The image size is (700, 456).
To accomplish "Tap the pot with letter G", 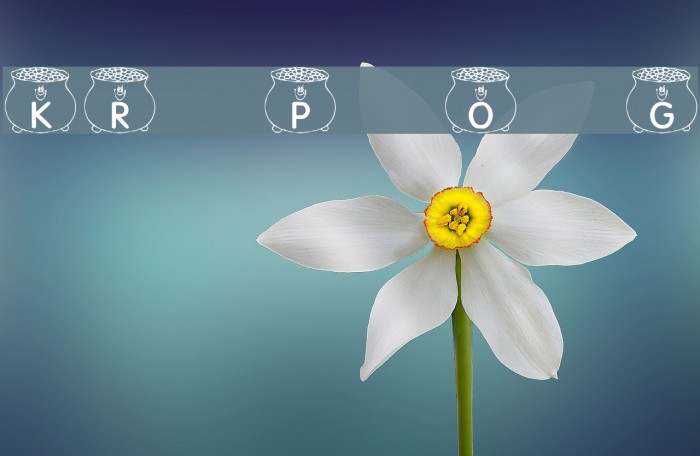I will pos(661,101).
